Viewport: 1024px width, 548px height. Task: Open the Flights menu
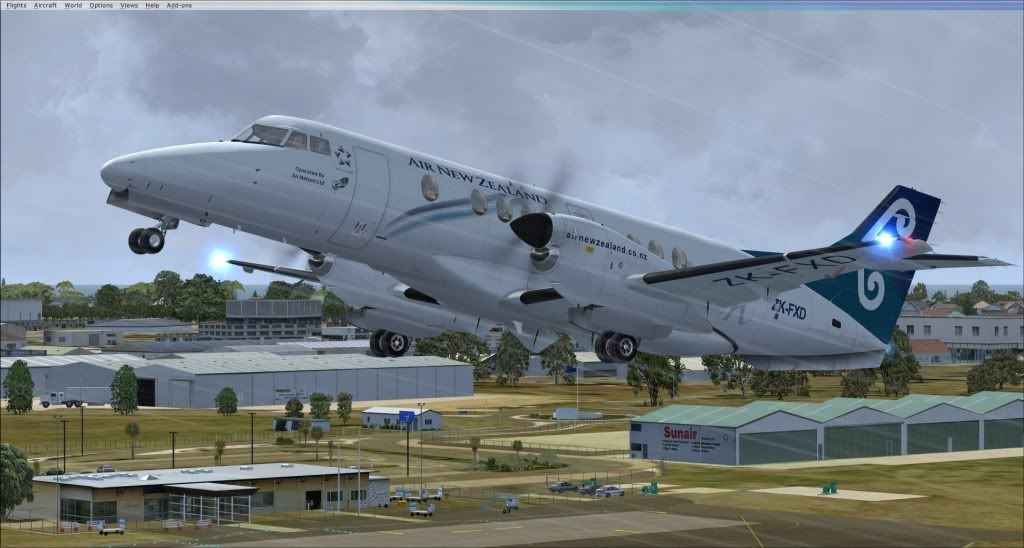point(16,5)
